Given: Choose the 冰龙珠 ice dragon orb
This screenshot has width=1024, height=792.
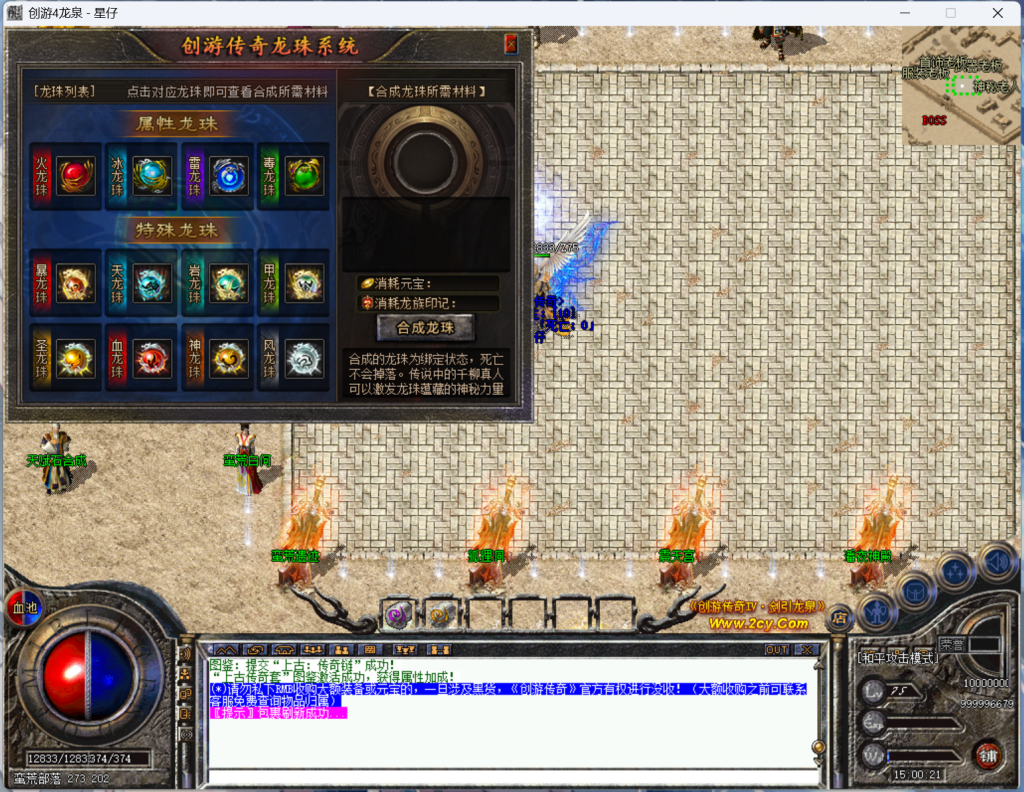Looking at the screenshot, I should pos(150,176).
